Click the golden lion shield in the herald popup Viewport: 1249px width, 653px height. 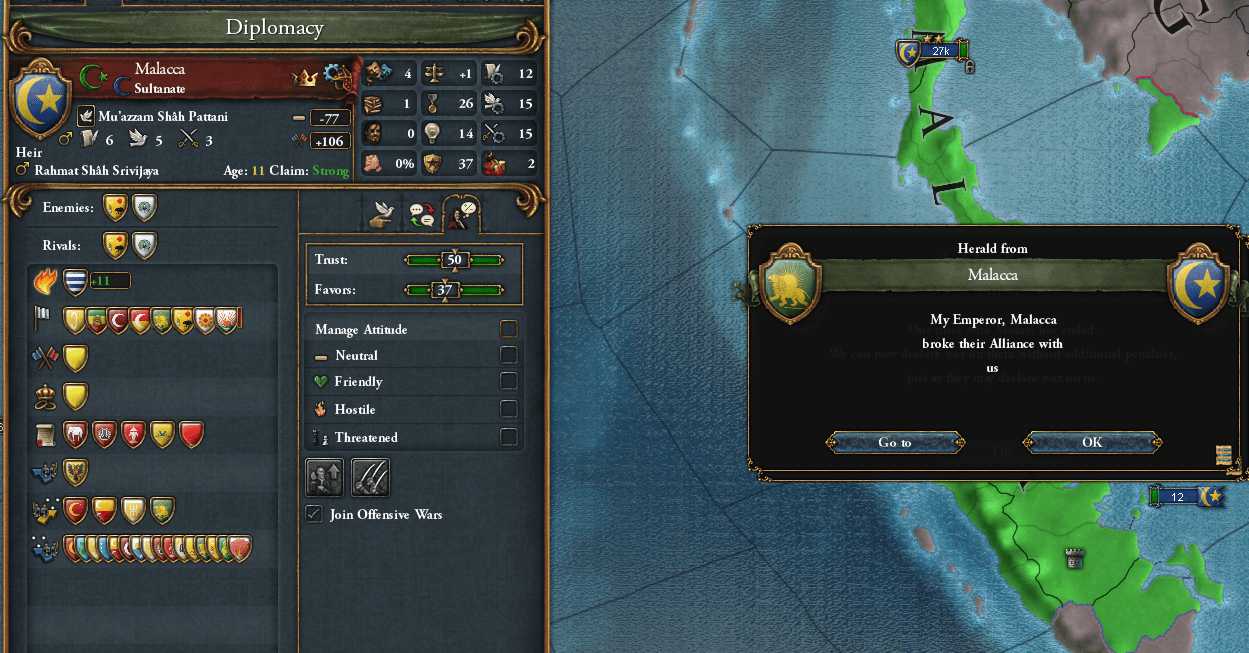click(790, 285)
